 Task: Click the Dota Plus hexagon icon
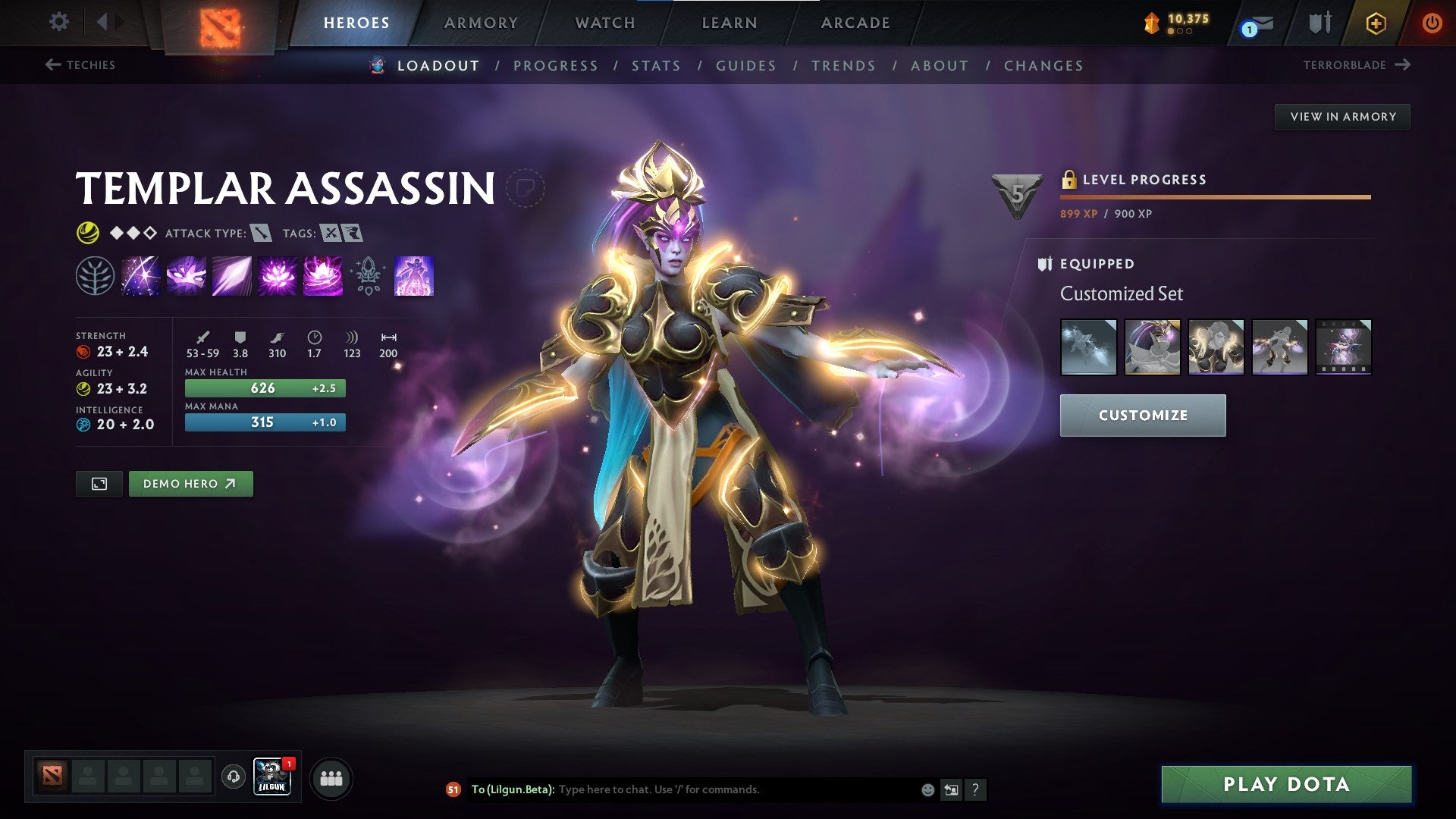(1375, 23)
